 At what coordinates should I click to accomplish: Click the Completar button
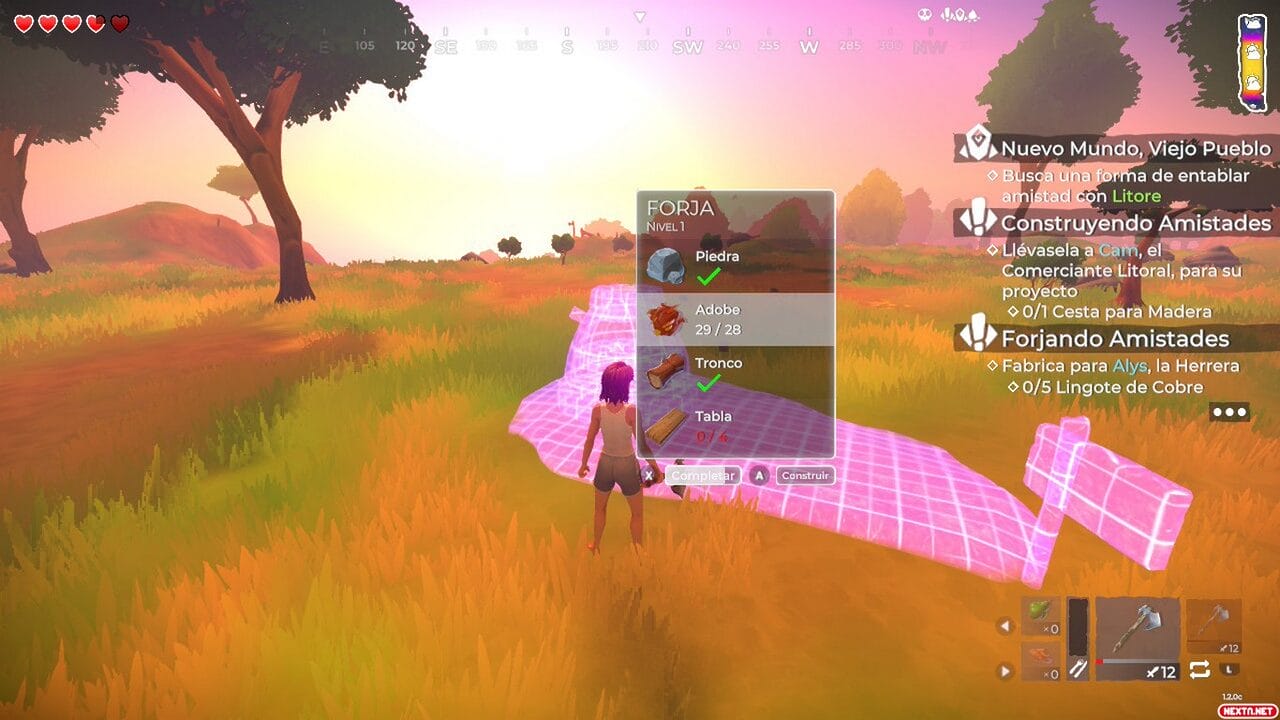tap(704, 476)
